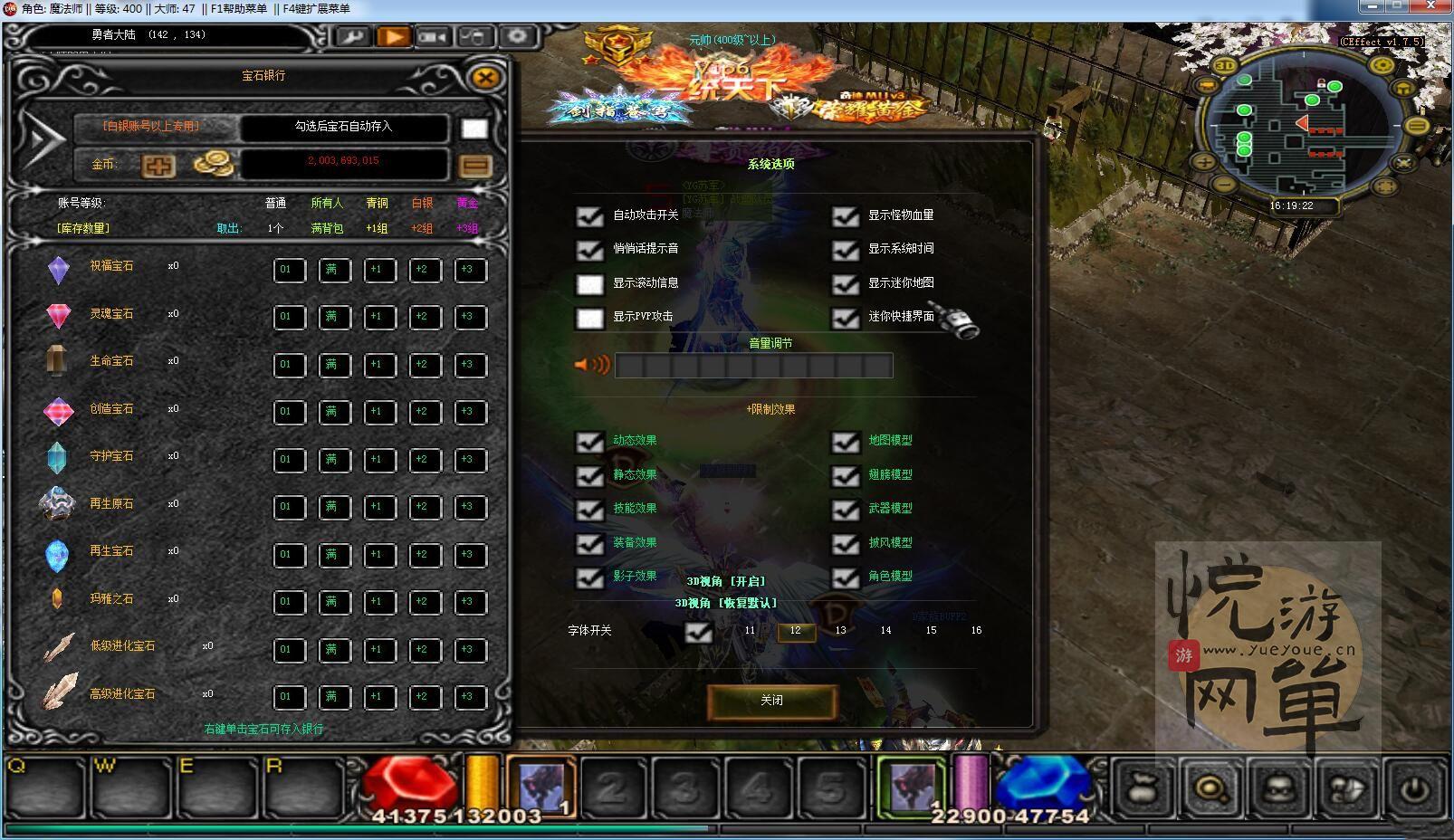Image resolution: width=1454 pixels, height=840 pixels.
Task: Click 3D视角 [开启] option
Action: 725,581
